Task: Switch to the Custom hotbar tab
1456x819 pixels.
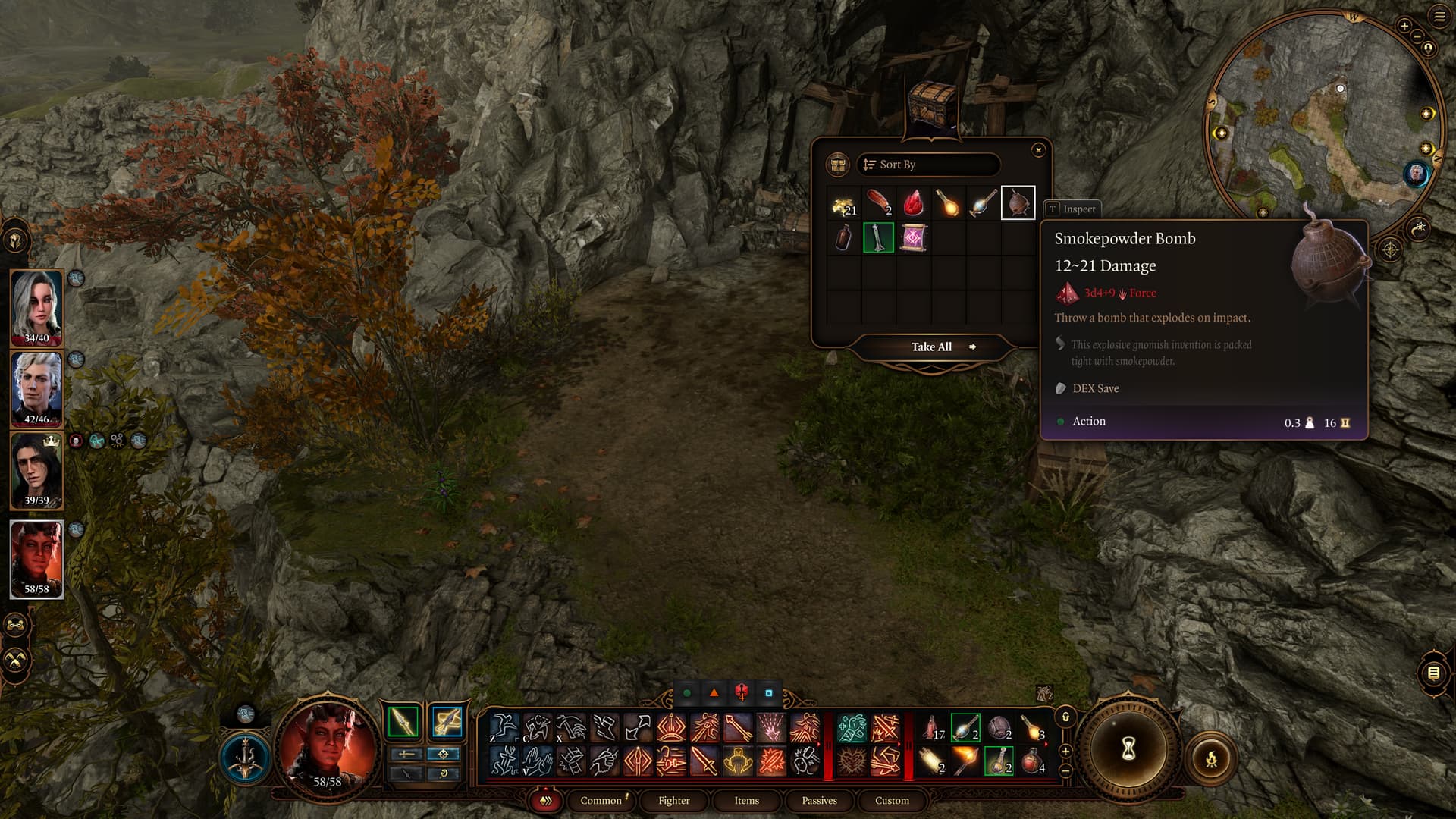Action: (x=892, y=801)
